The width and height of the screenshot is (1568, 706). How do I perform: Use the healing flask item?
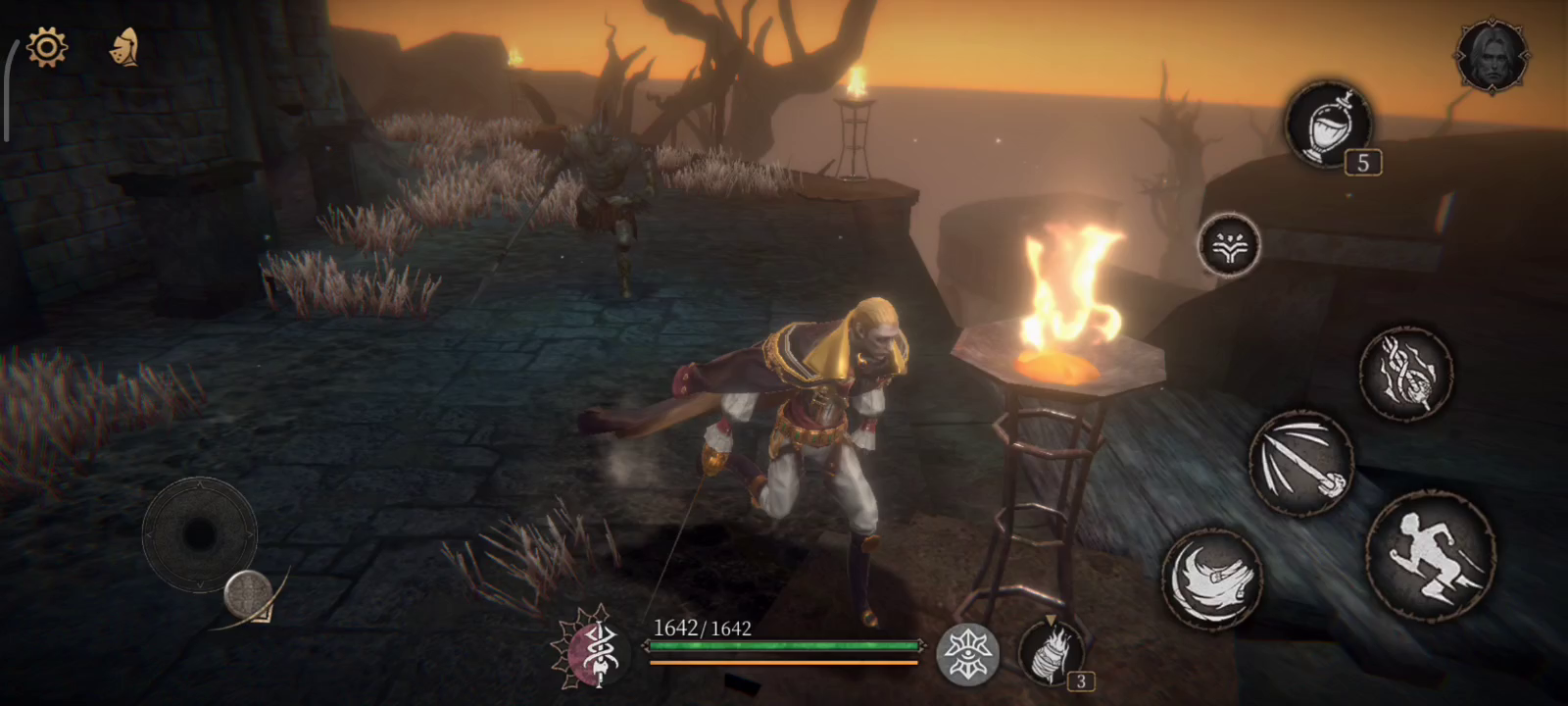(1329, 125)
